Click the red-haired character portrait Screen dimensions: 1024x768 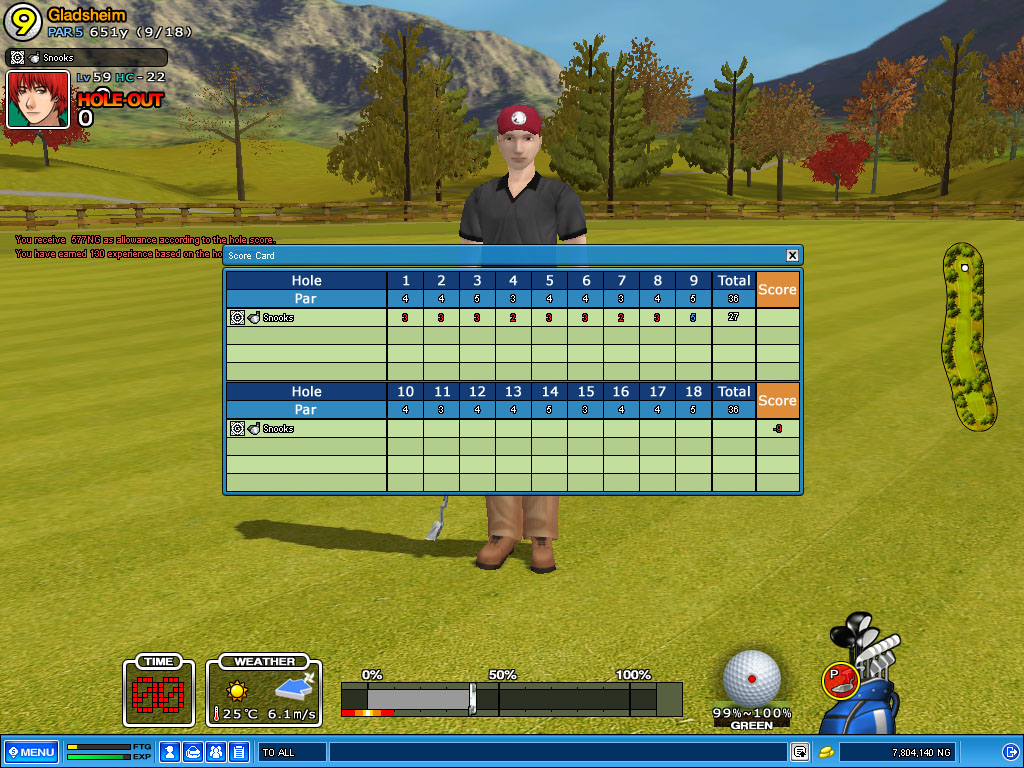[38, 99]
